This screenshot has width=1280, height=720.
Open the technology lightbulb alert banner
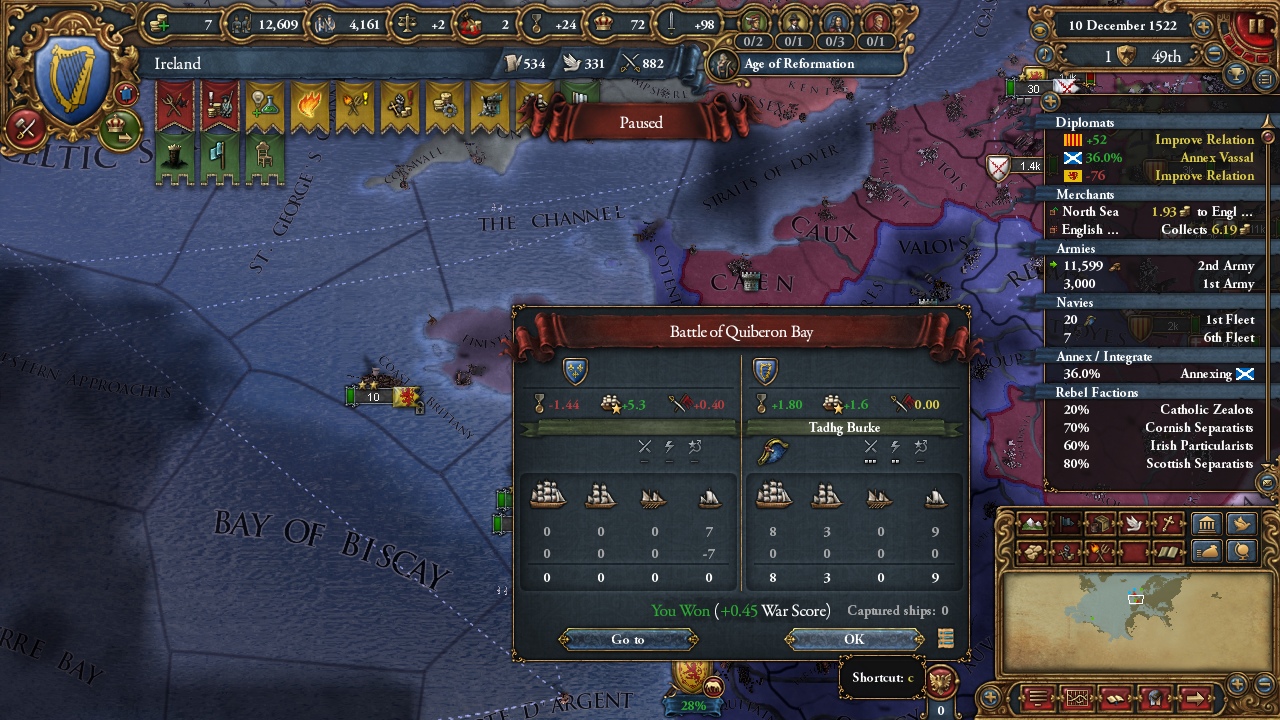coord(264,102)
